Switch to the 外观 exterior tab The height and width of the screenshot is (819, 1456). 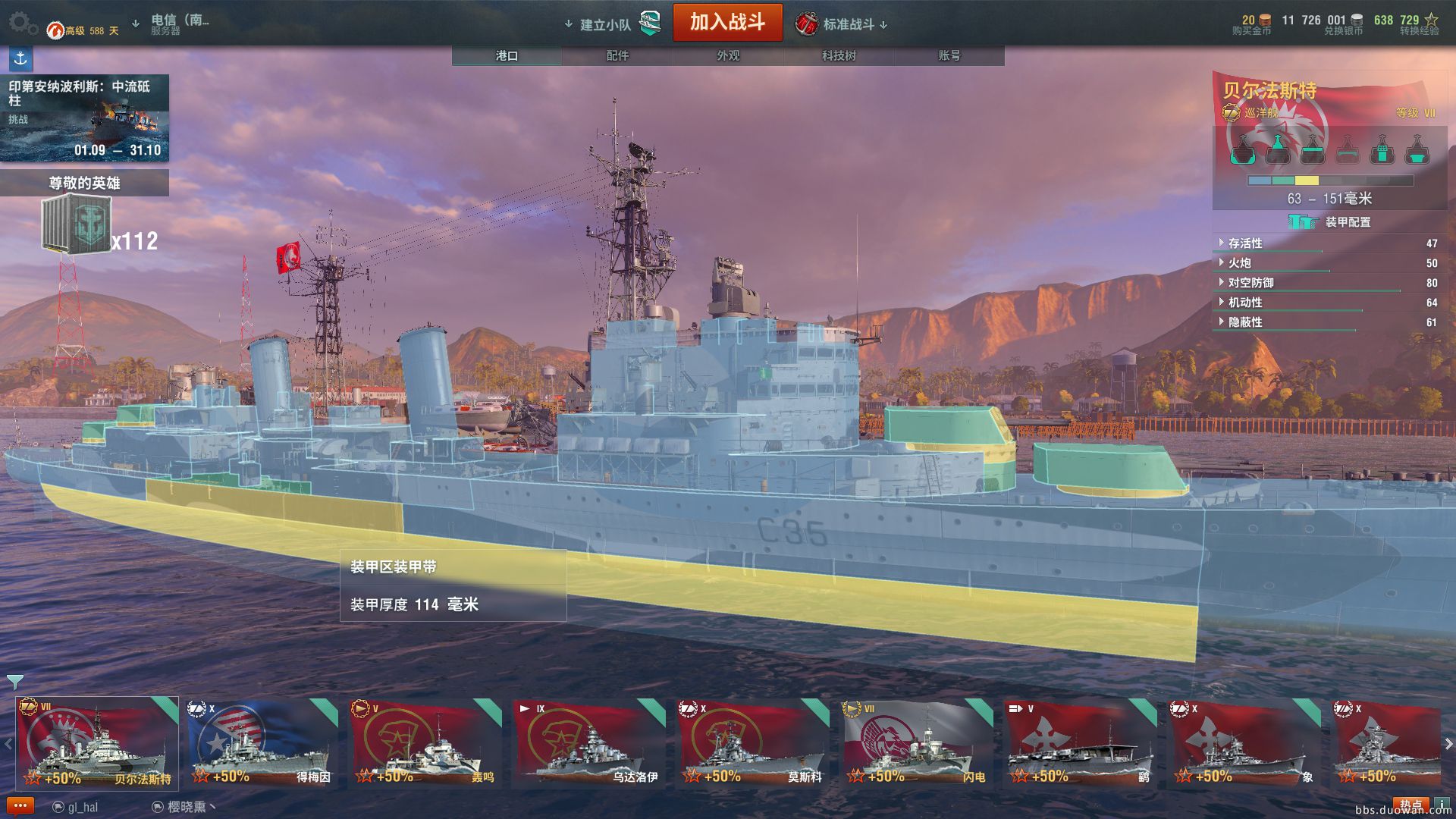coord(728,55)
